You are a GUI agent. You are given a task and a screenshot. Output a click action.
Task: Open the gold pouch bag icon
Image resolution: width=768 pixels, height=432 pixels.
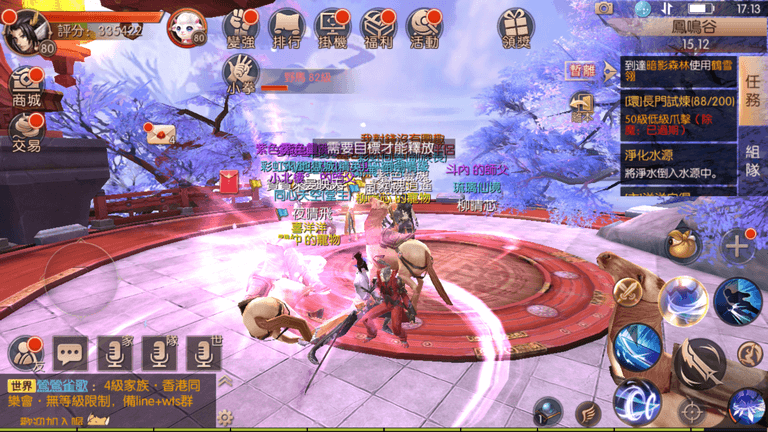683,244
